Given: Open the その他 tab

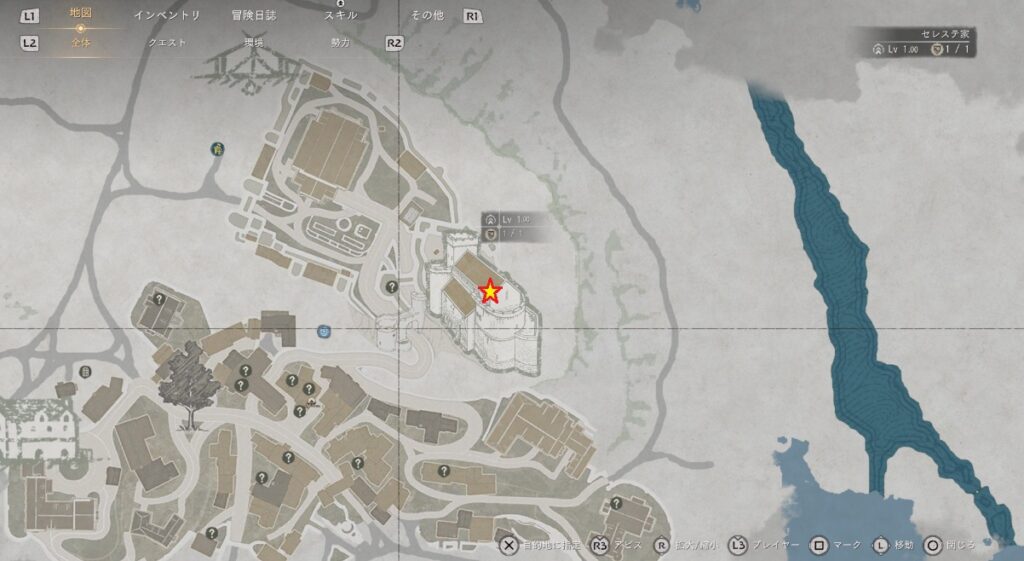Looking at the screenshot, I should pos(427,16).
